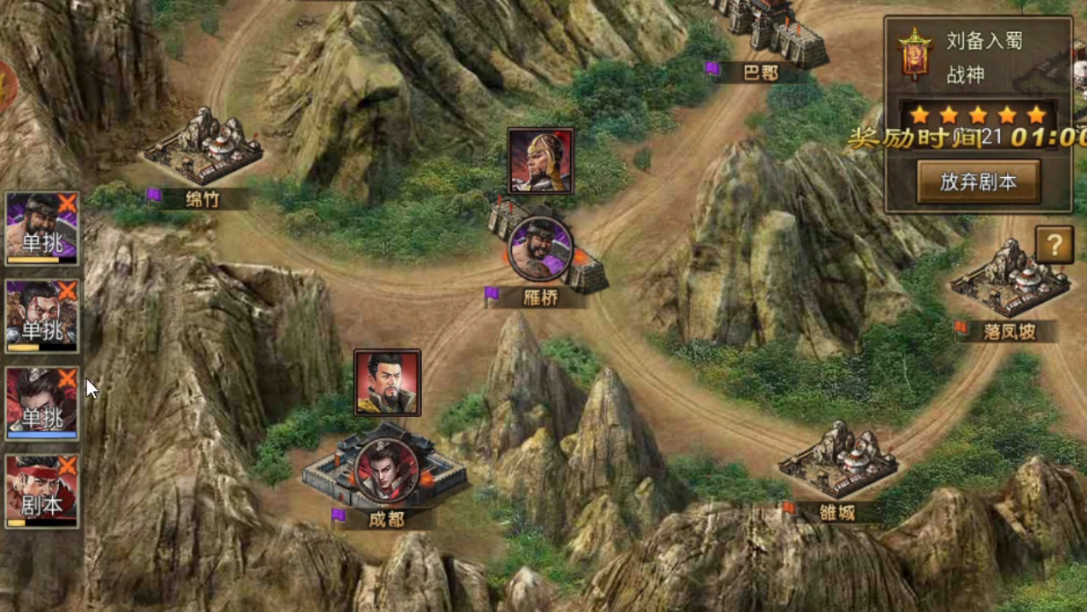
Task: Click the 放弃剧本 button
Action: [977, 182]
